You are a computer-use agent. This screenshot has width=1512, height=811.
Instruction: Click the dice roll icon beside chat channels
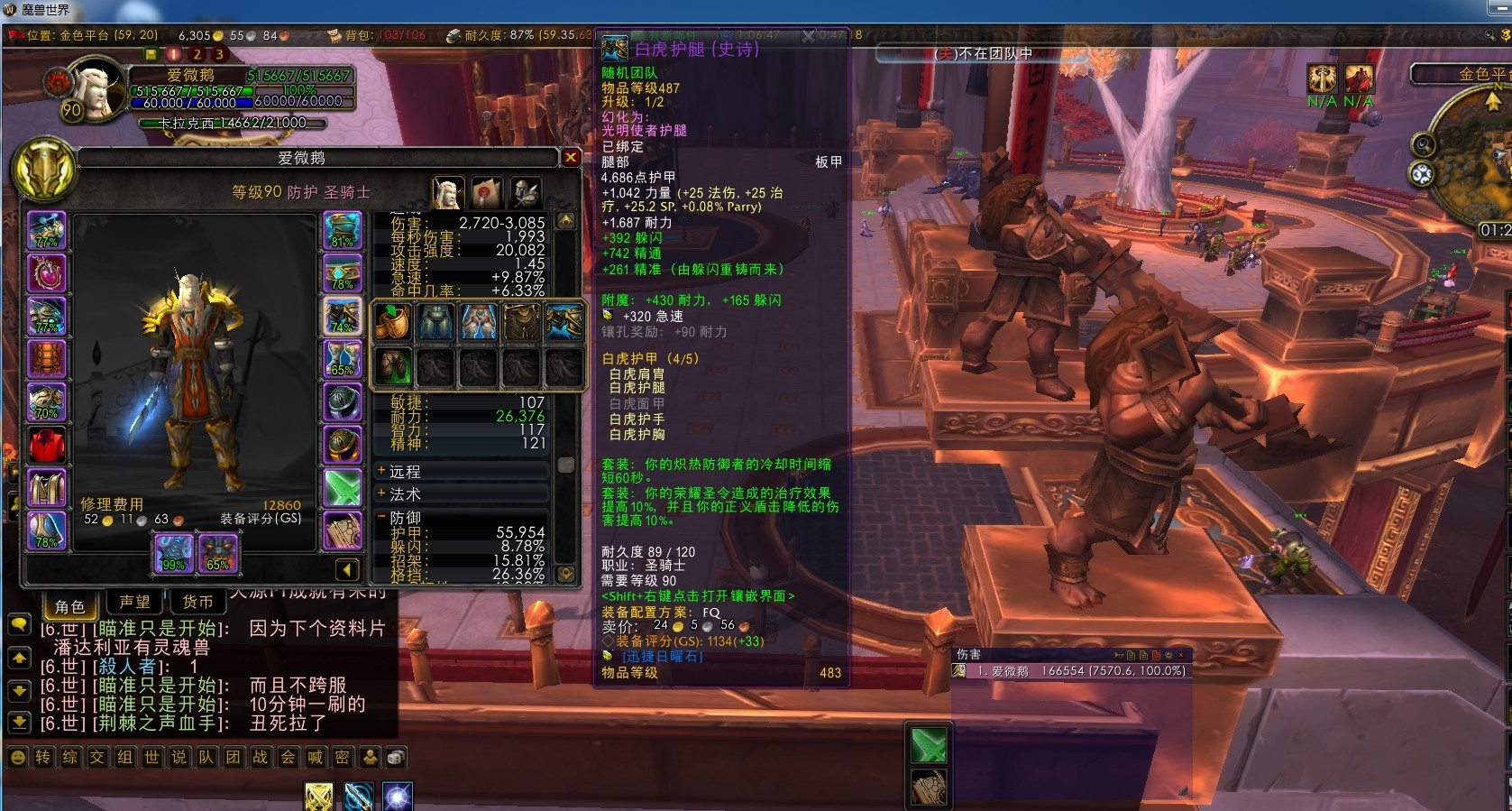(395, 758)
